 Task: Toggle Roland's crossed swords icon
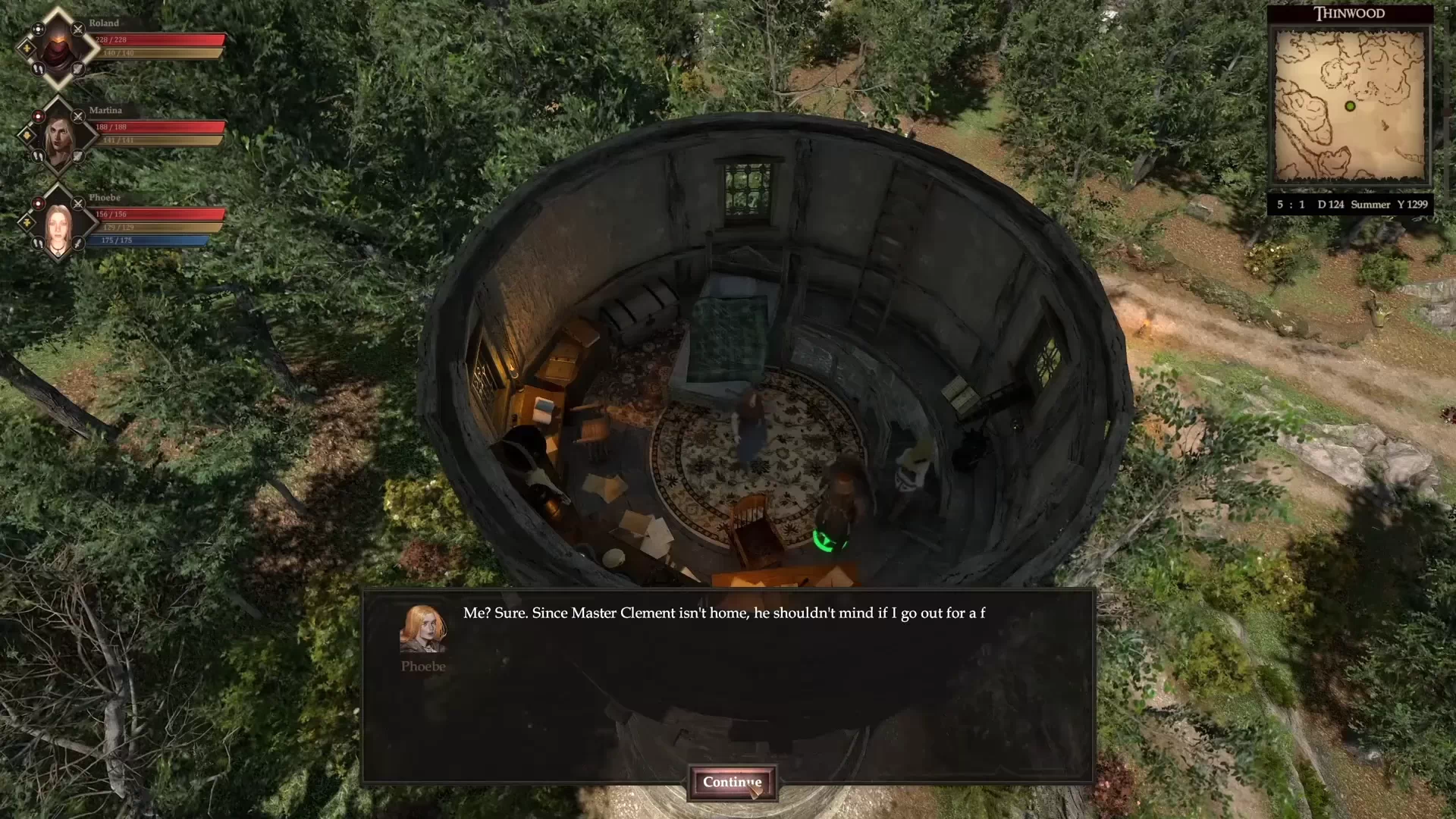pyautogui.click(x=78, y=30)
